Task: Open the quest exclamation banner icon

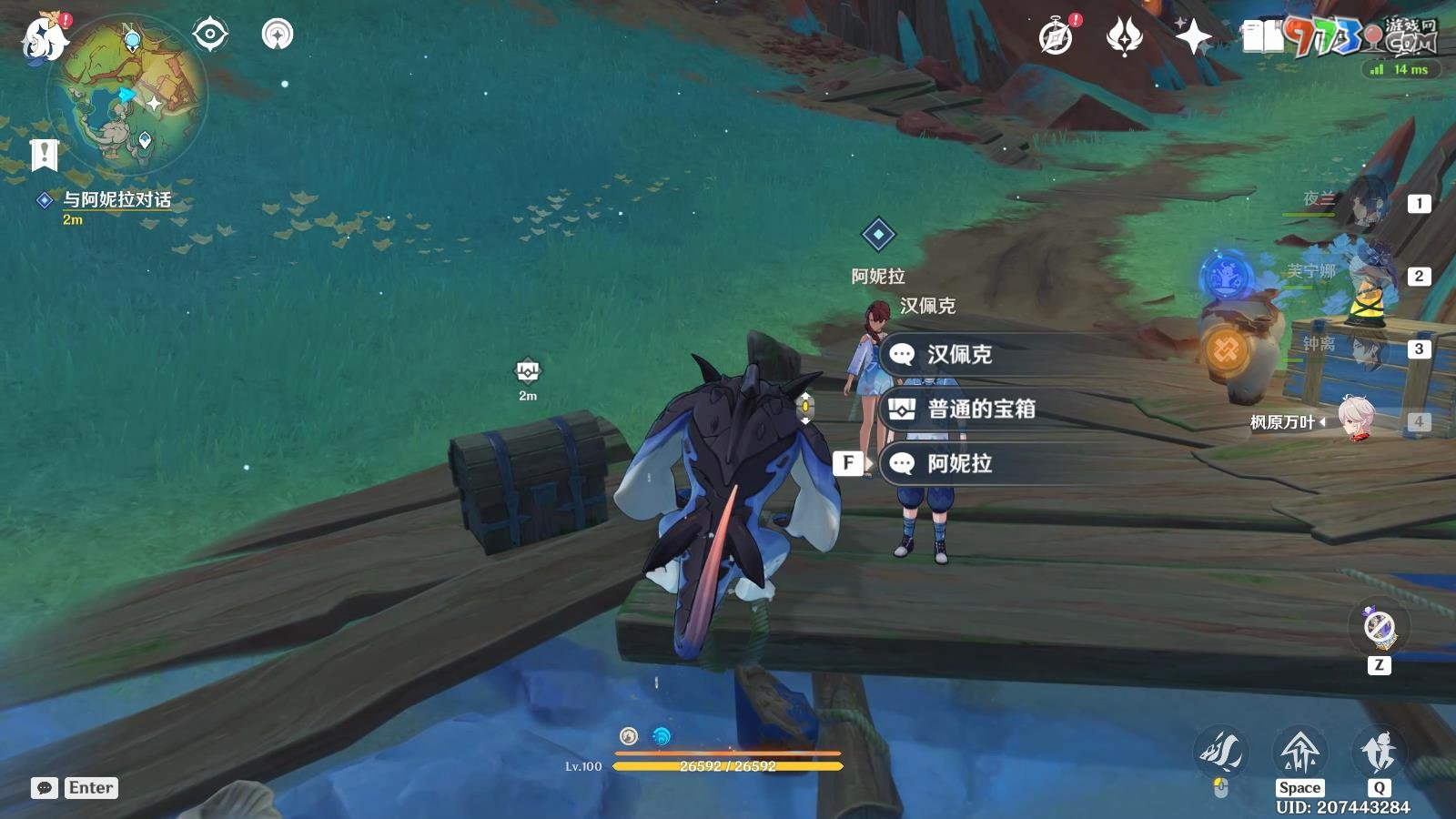Action: click(44, 155)
